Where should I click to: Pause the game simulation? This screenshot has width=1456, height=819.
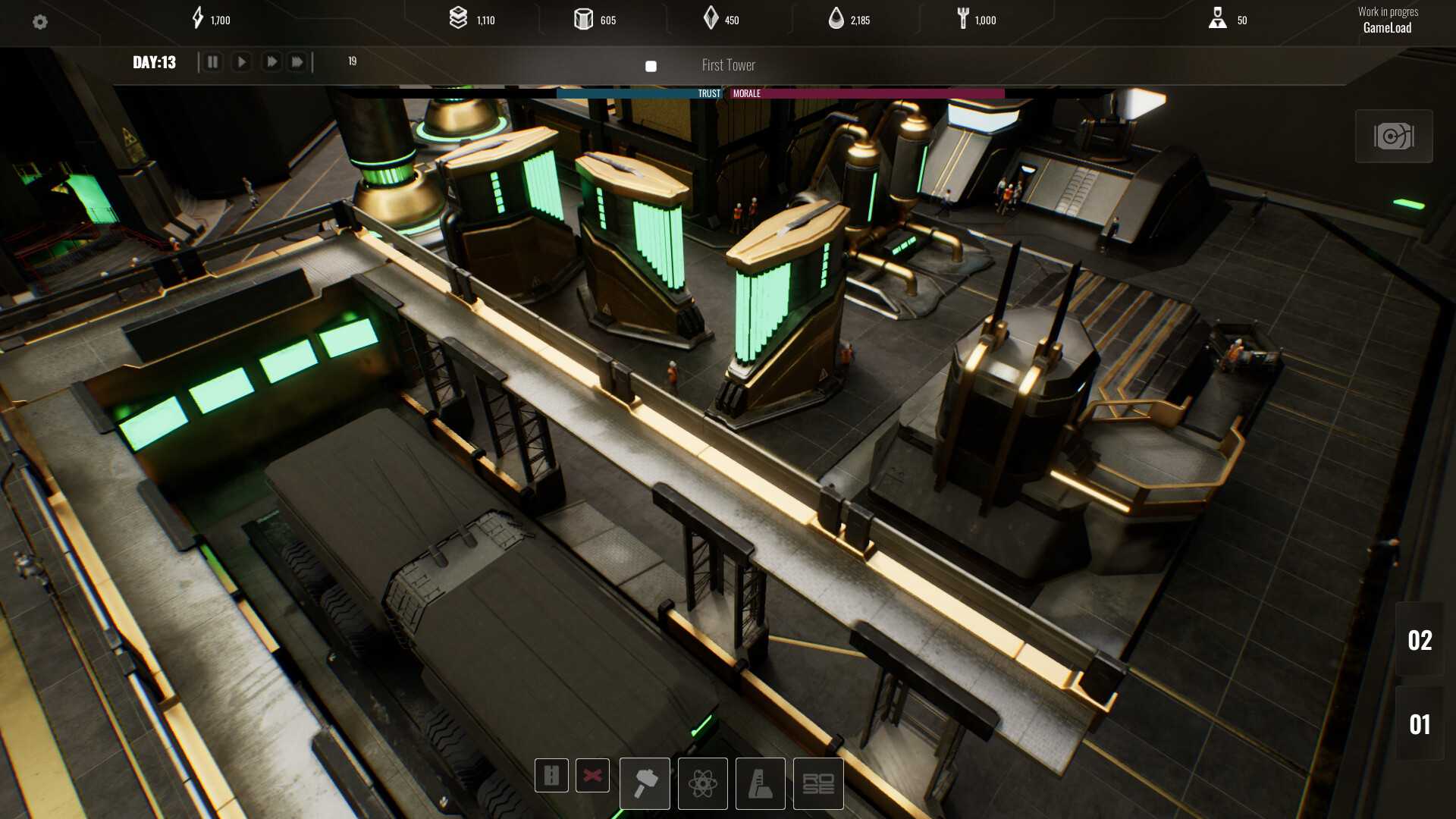tap(213, 61)
